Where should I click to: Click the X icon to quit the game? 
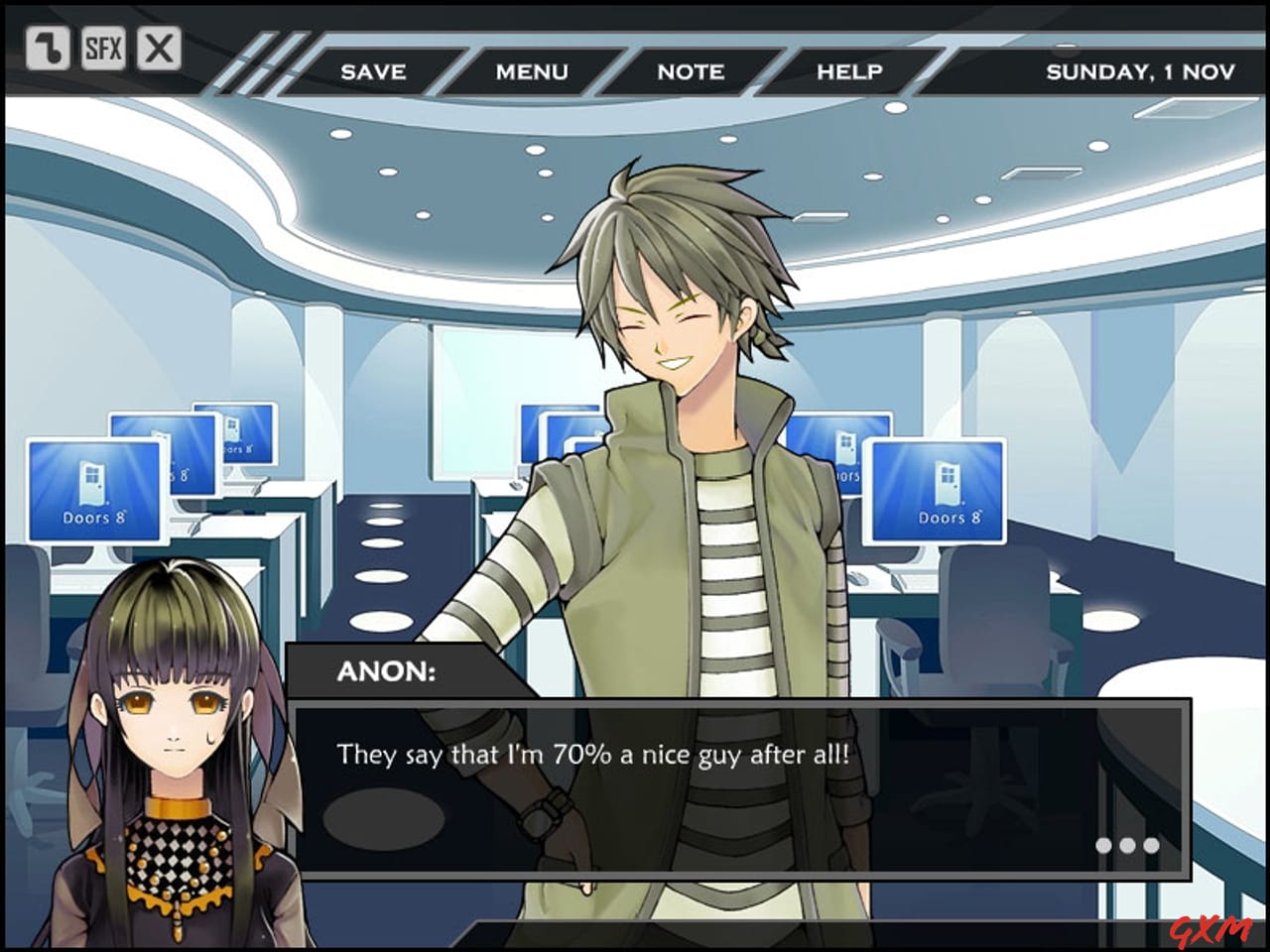pos(159,48)
